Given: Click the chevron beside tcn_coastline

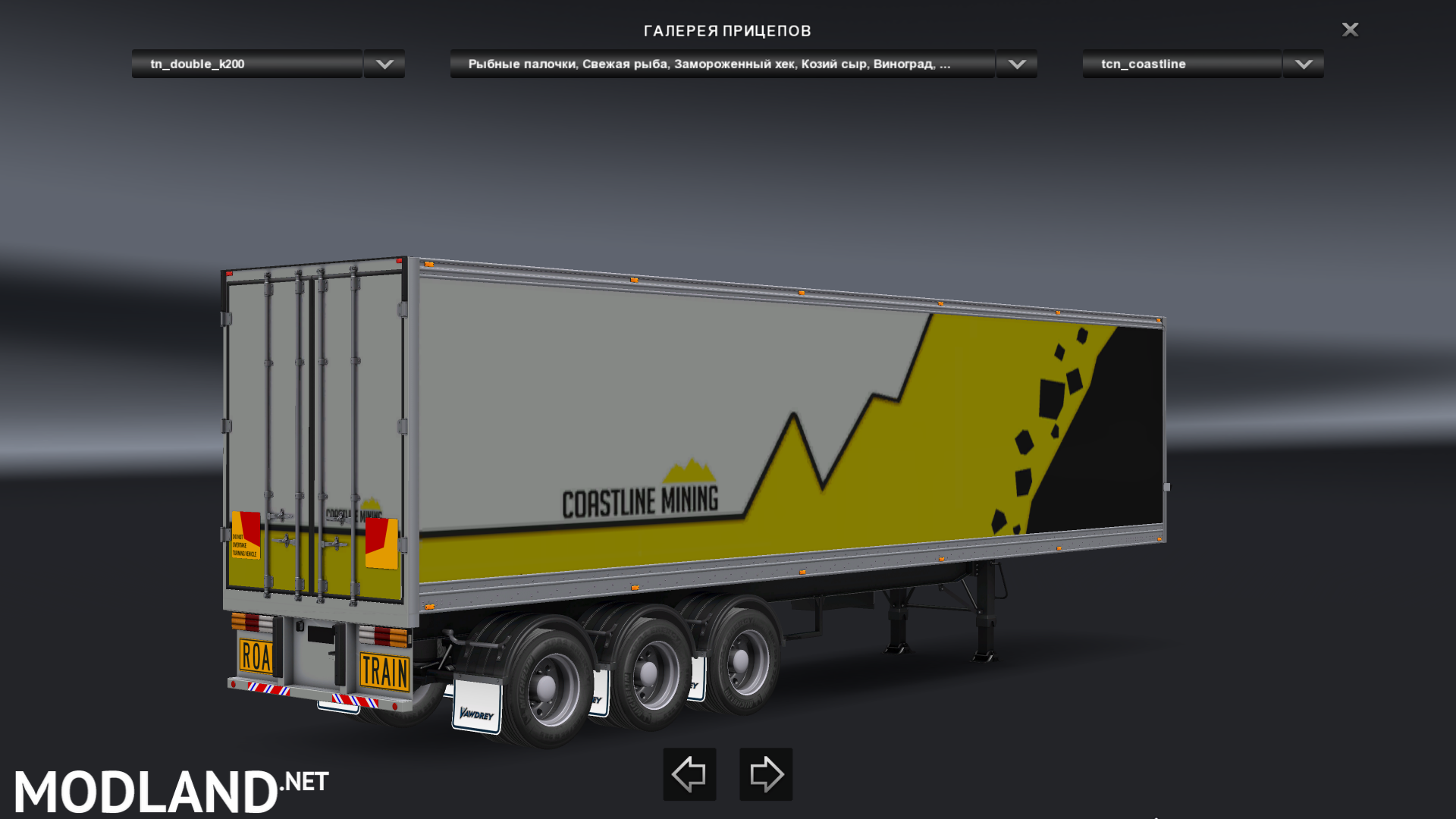Looking at the screenshot, I should click(1301, 64).
